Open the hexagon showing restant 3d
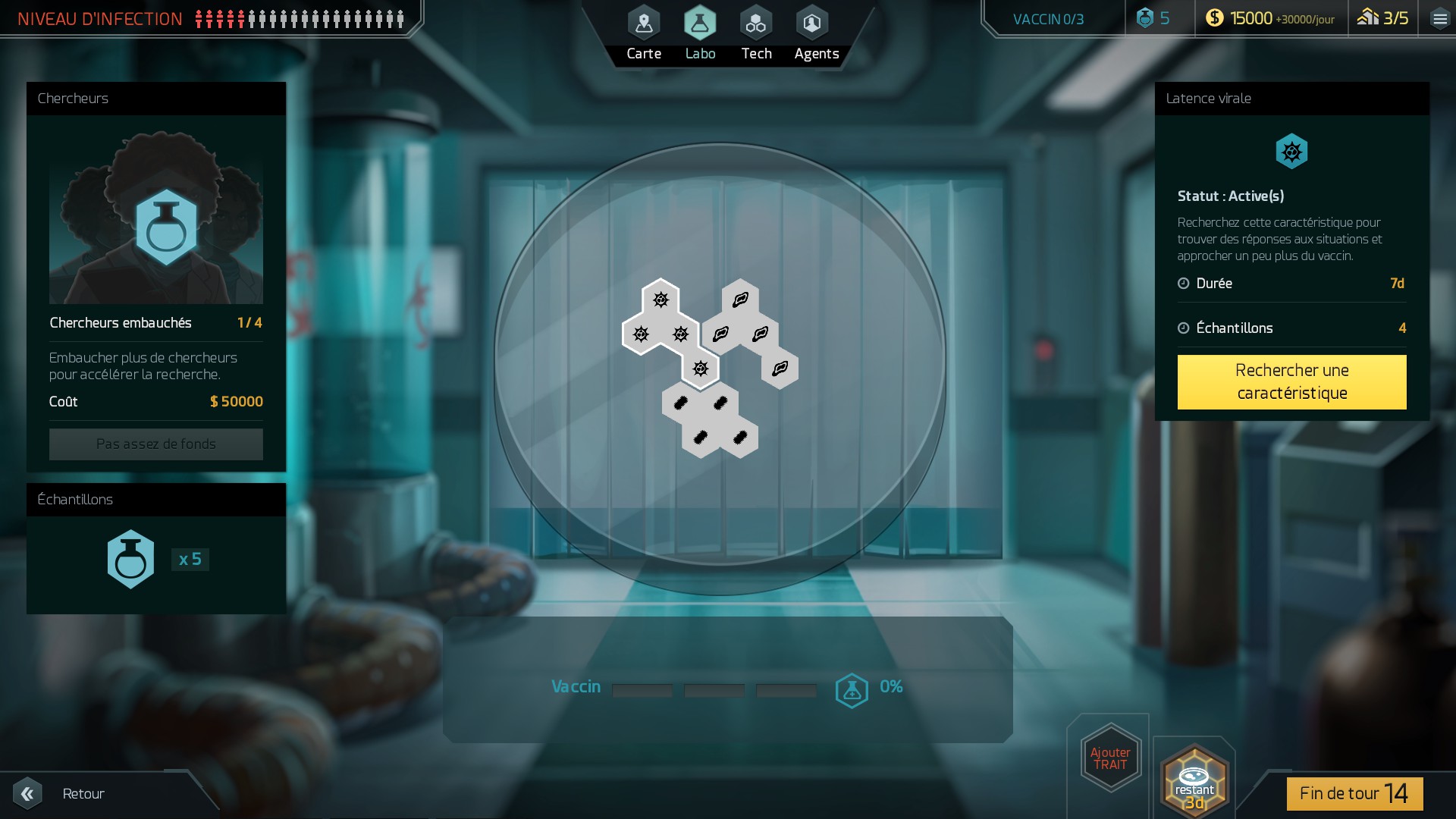1456x819 pixels. coord(1194,781)
